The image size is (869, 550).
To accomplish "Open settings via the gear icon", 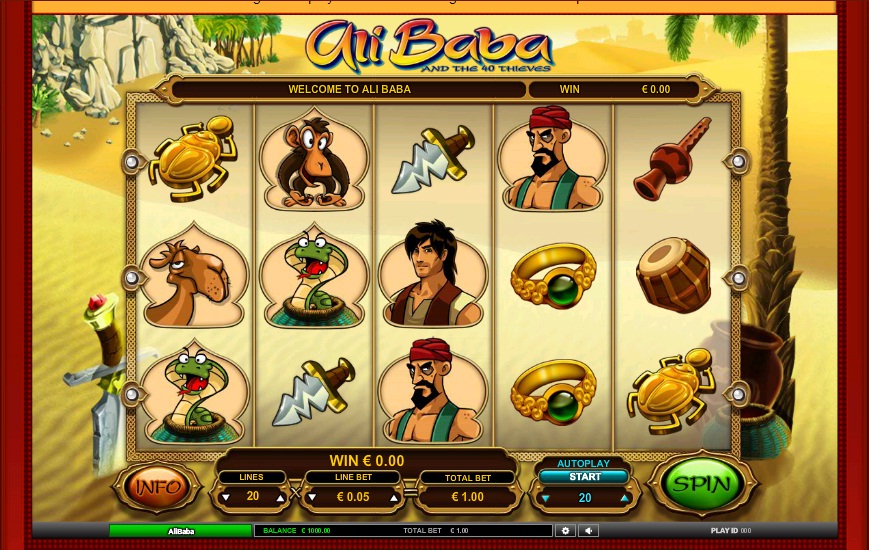I will click(x=565, y=531).
